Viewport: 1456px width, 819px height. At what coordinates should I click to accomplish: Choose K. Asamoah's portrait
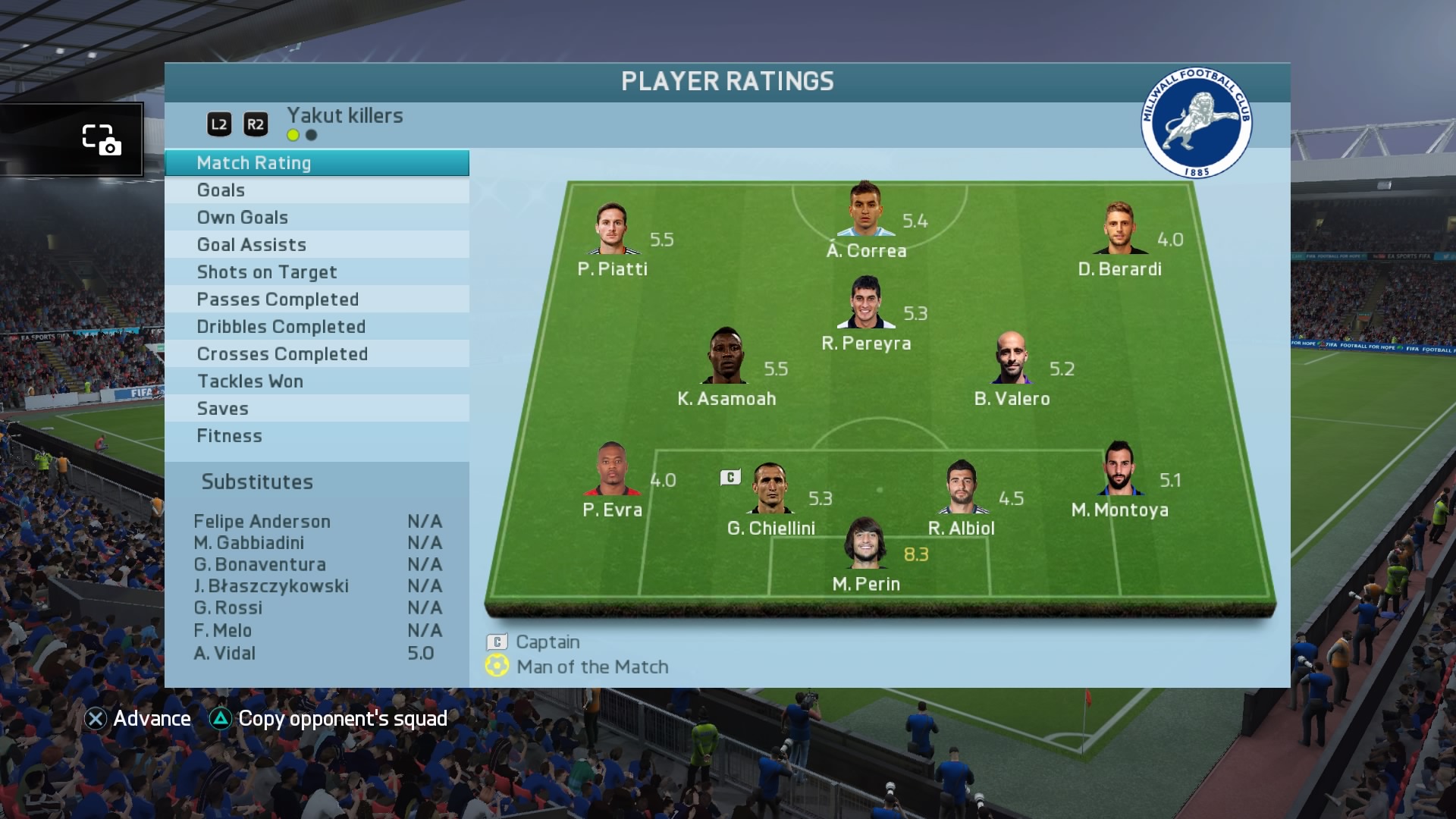pyautogui.click(x=726, y=356)
